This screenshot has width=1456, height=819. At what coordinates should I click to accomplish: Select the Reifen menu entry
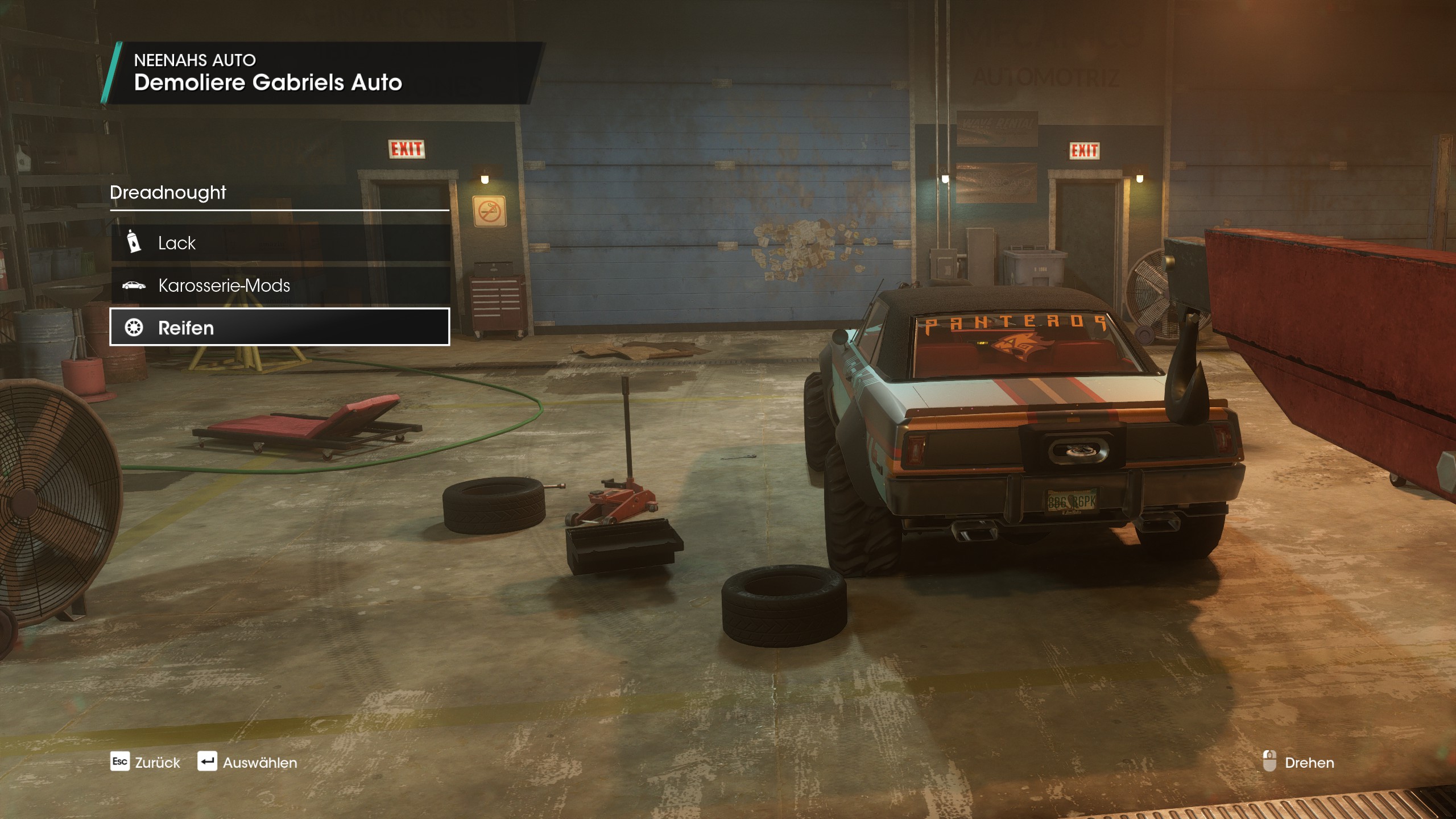tap(280, 327)
